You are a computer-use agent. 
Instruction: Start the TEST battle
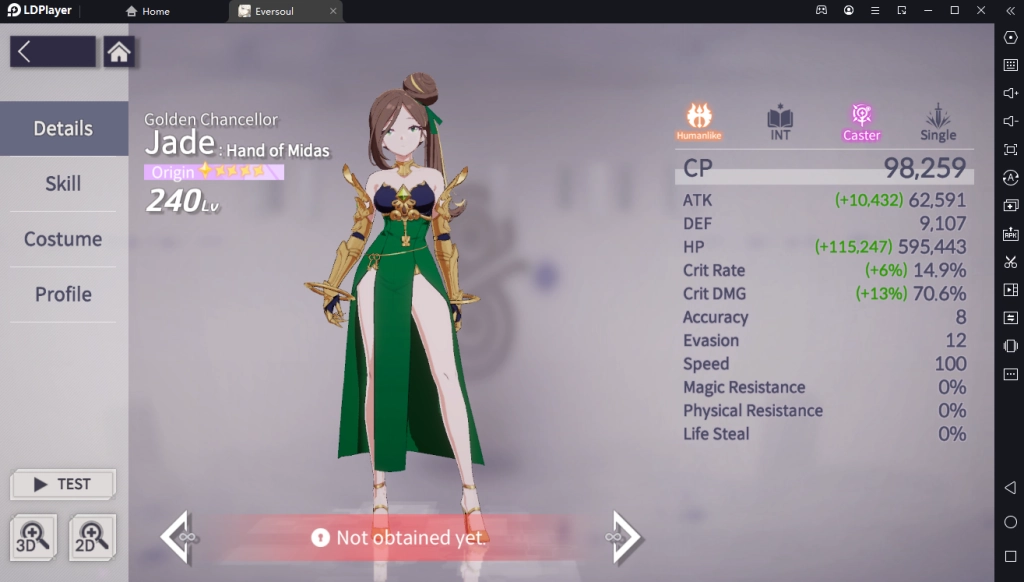pyautogui.click(x=63, y=484)
